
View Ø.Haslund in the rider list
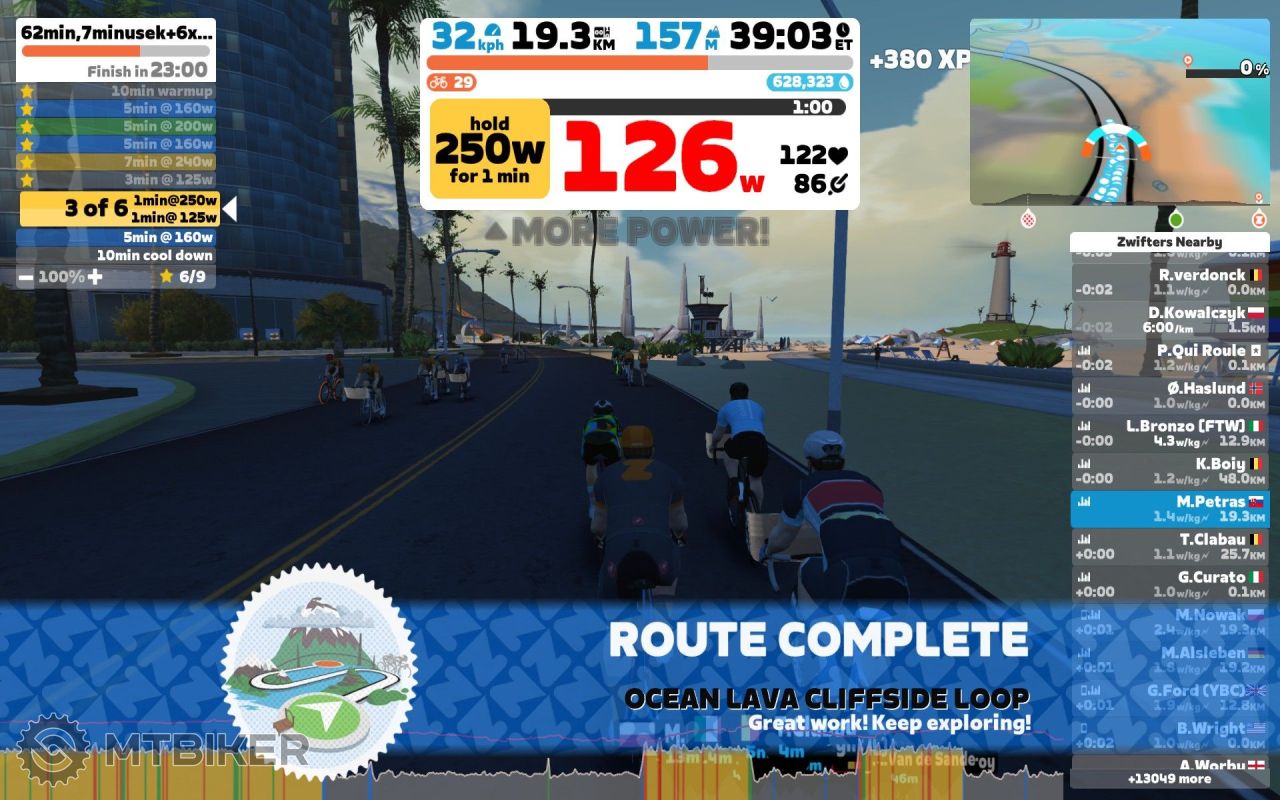(1169, 395)
